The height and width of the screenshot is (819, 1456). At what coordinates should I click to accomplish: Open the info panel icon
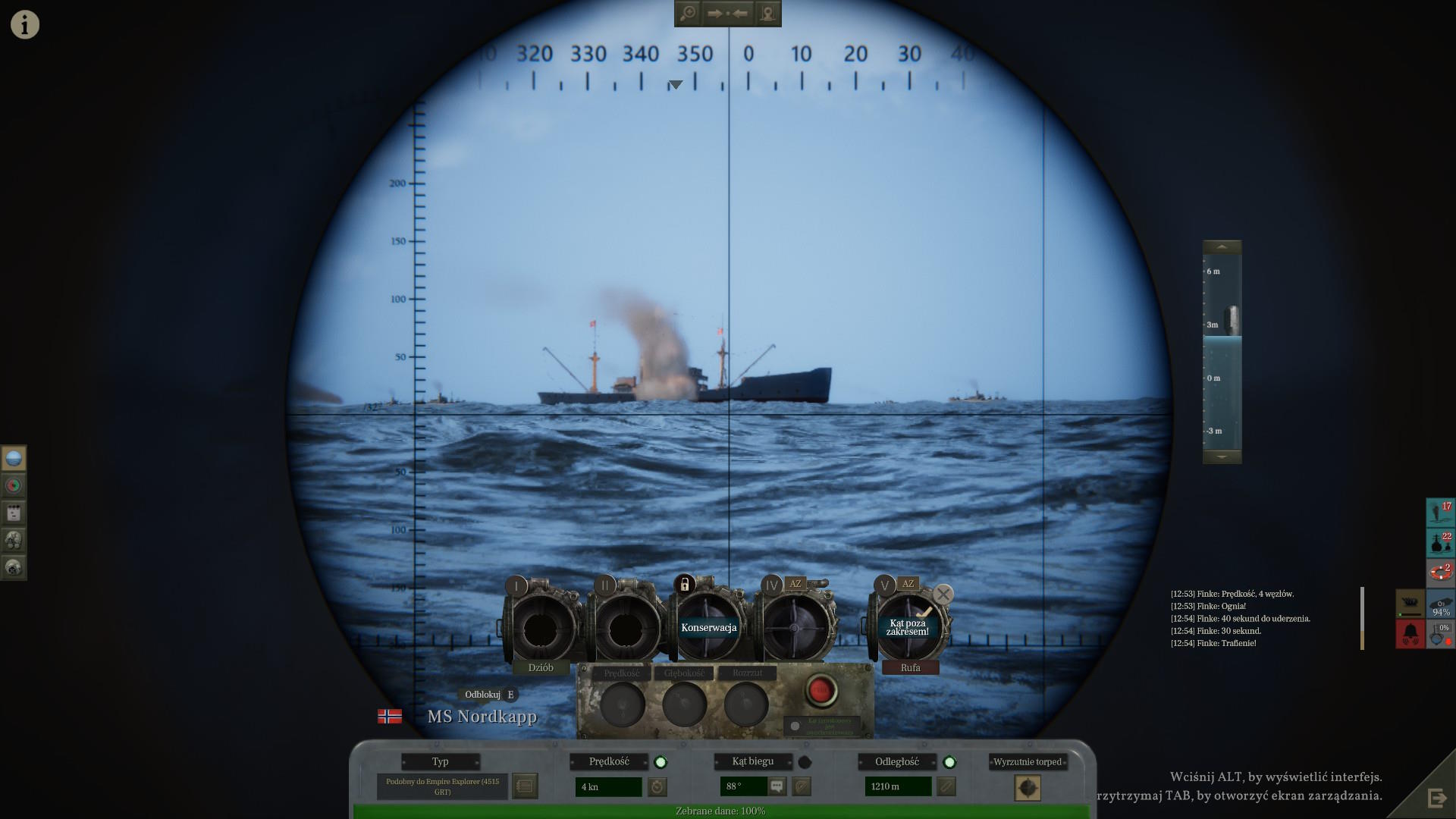point(24,24)
